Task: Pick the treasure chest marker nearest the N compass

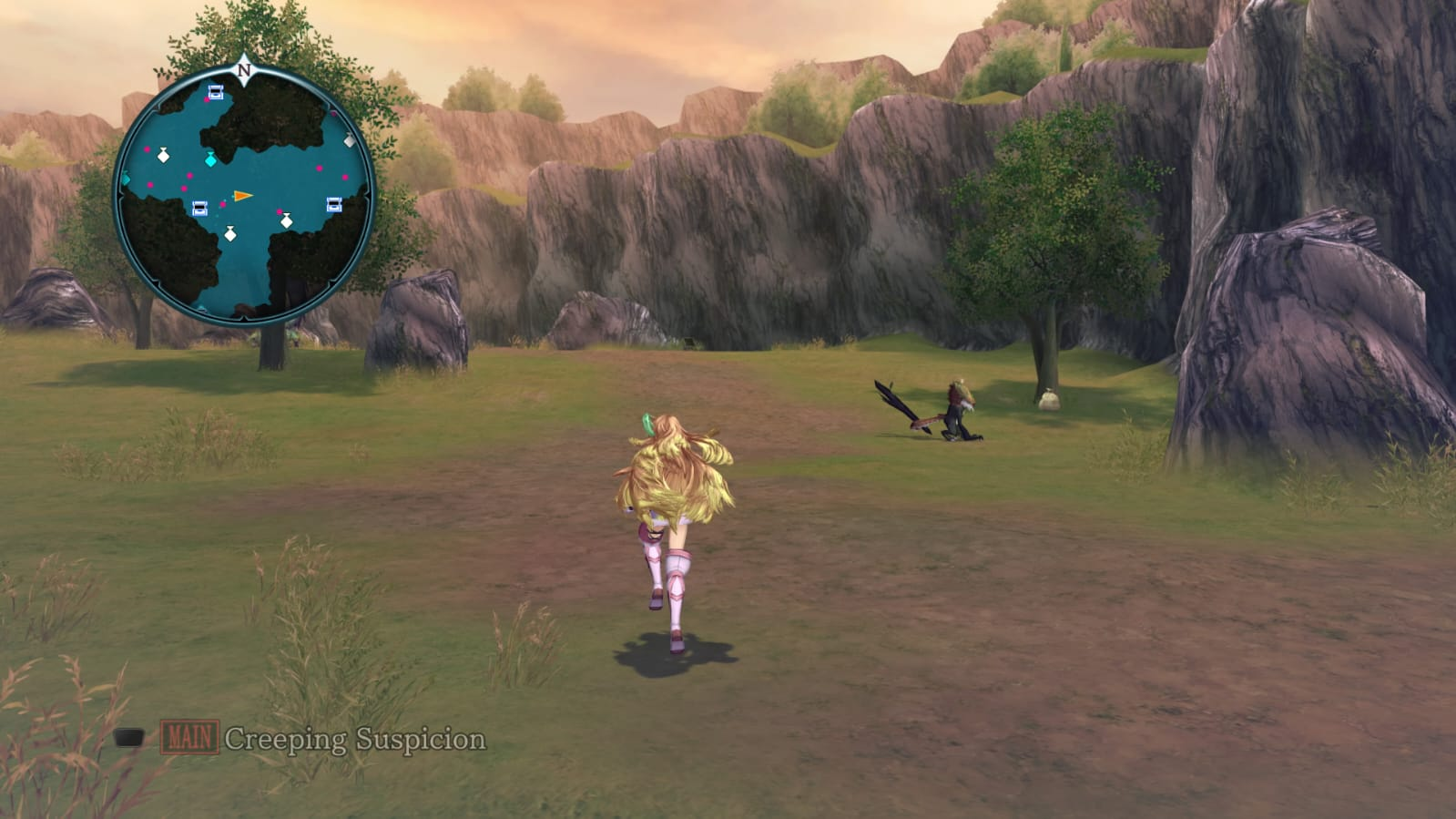Action: (216, 92)
